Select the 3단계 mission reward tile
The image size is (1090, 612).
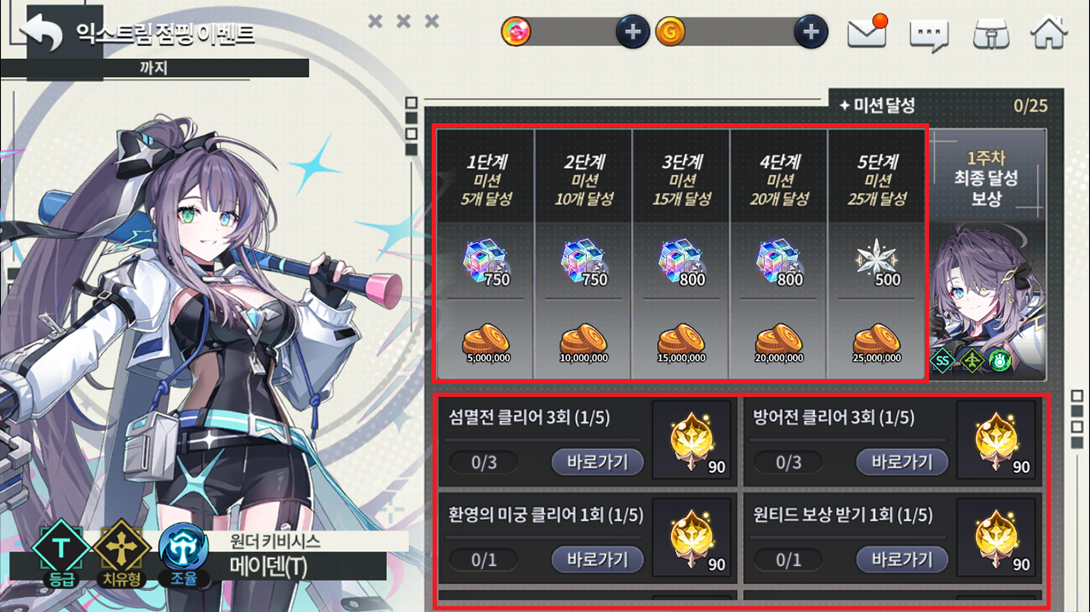[x=681, y=254]
